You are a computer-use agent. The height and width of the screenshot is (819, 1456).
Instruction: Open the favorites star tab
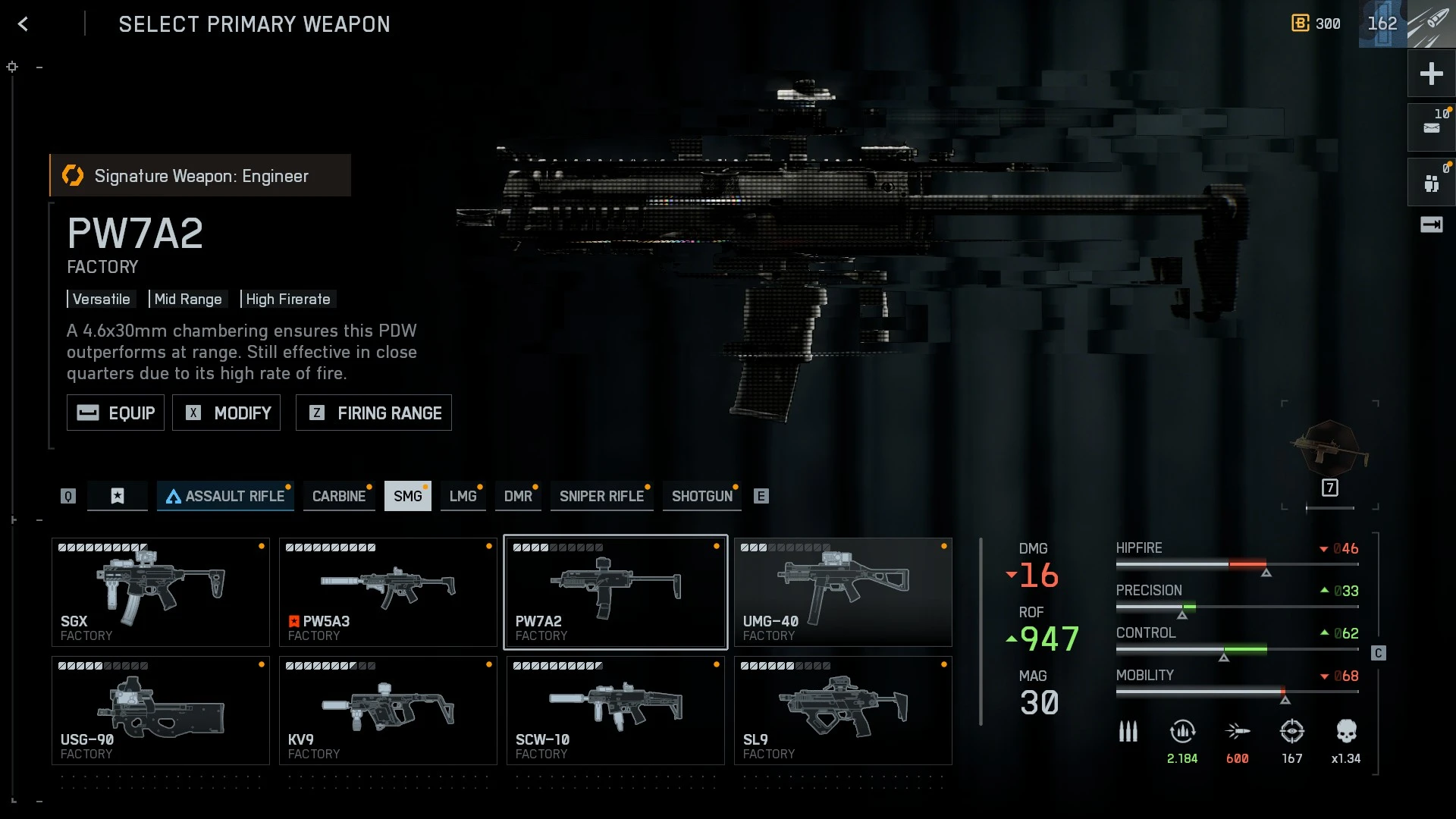(118, 496)
